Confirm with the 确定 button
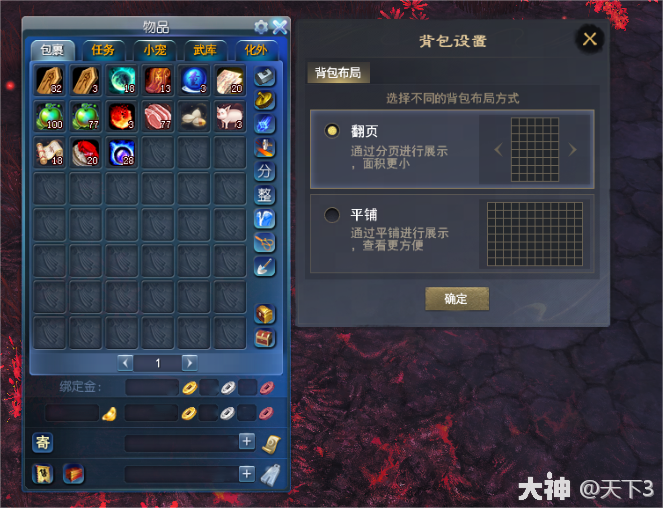The height and width of the screenshot is (508, 663). point(457,298)
